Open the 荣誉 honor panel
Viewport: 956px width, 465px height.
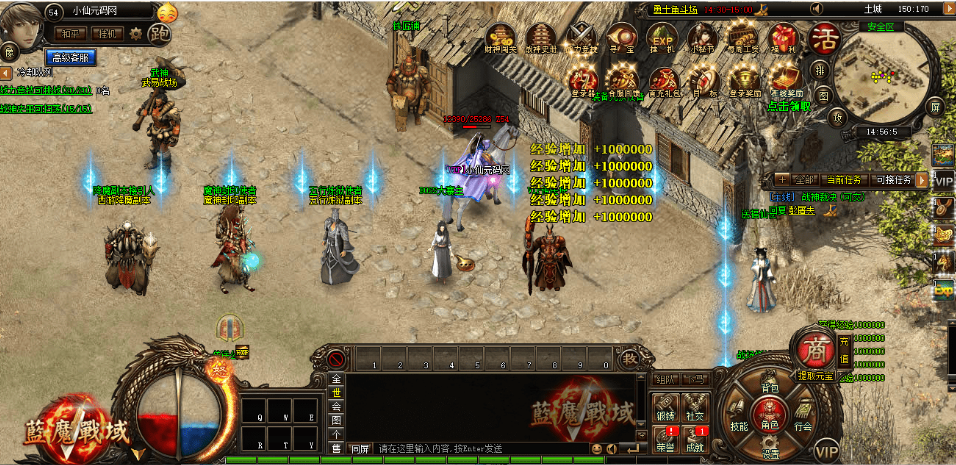click(665, 442)
